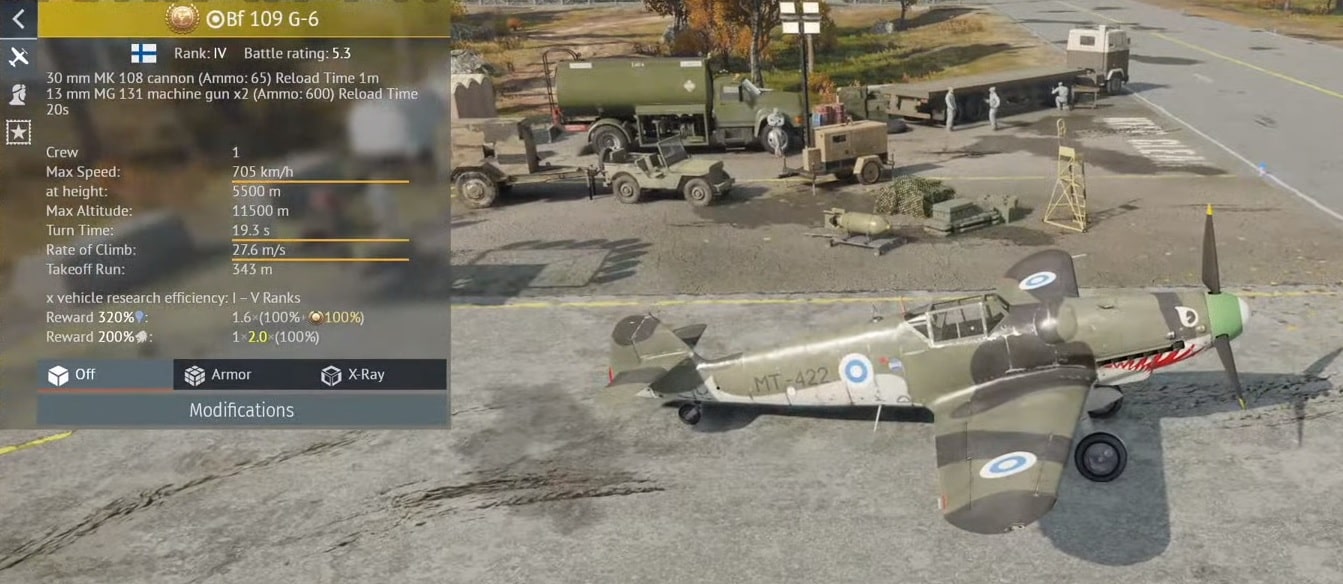This screenshot has width=1343, height=584.
Task: Switch to the crew tab with helmet icon
Action: click(18, 94)
